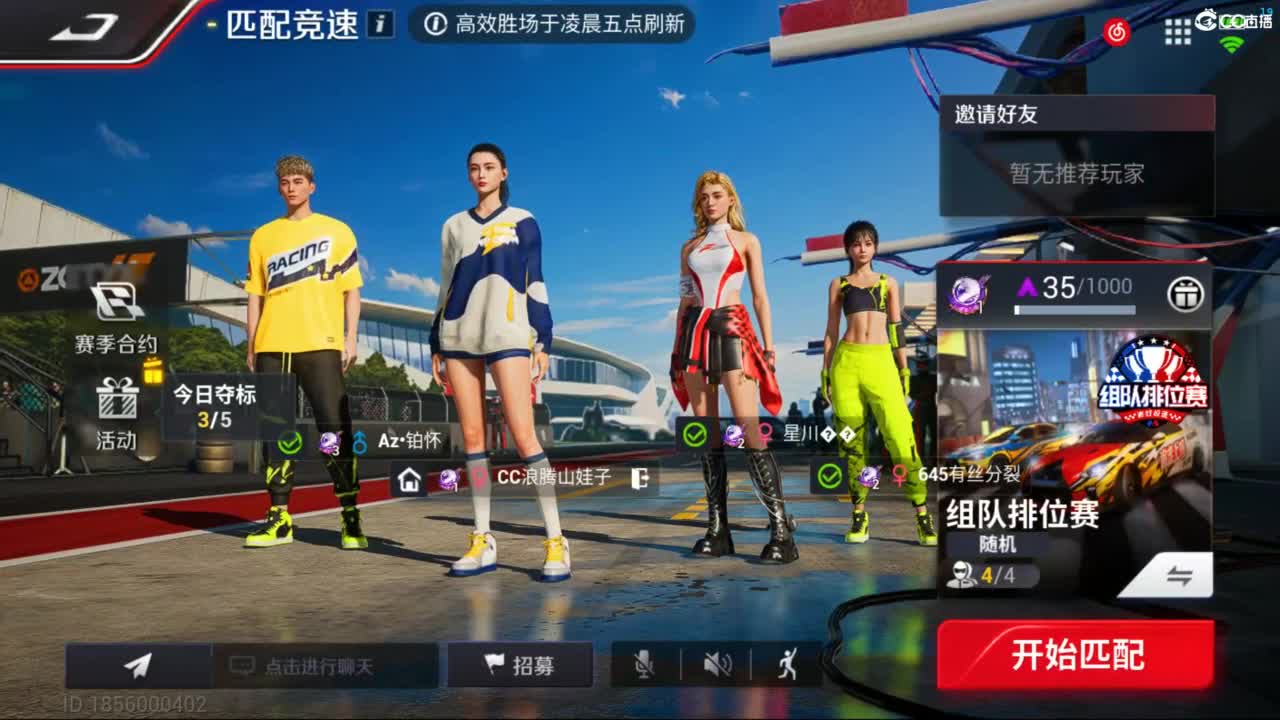Click the running character emote icon
This screenshot has width=1280, height=720.
pos(786,663)
